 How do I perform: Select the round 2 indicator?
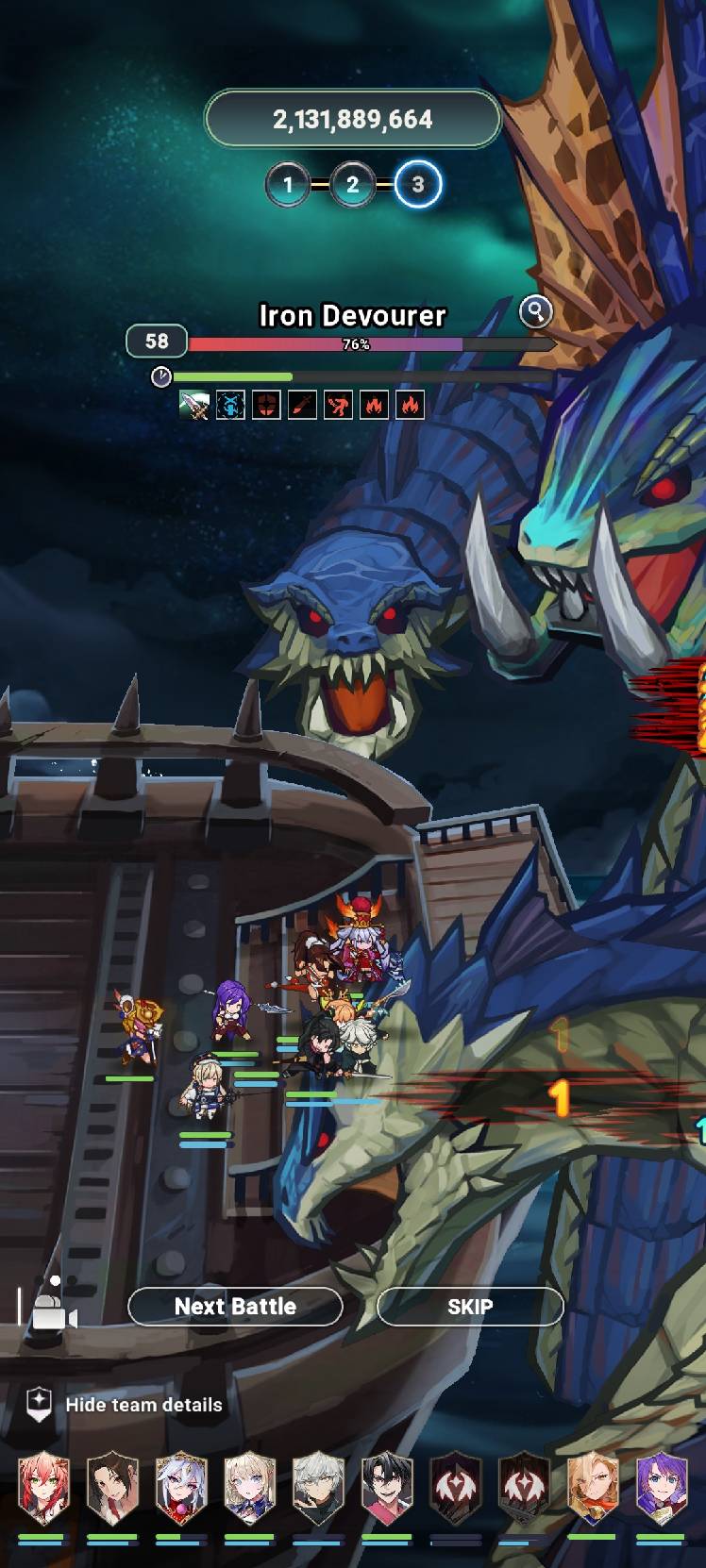[x=353, y=184]
